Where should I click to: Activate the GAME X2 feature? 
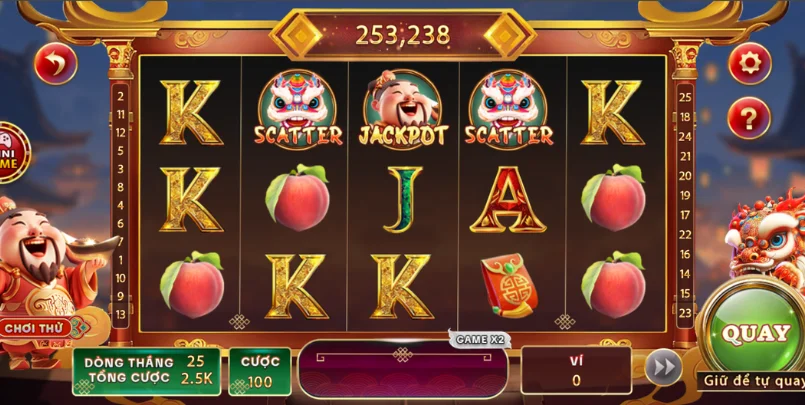pos(481,340)
